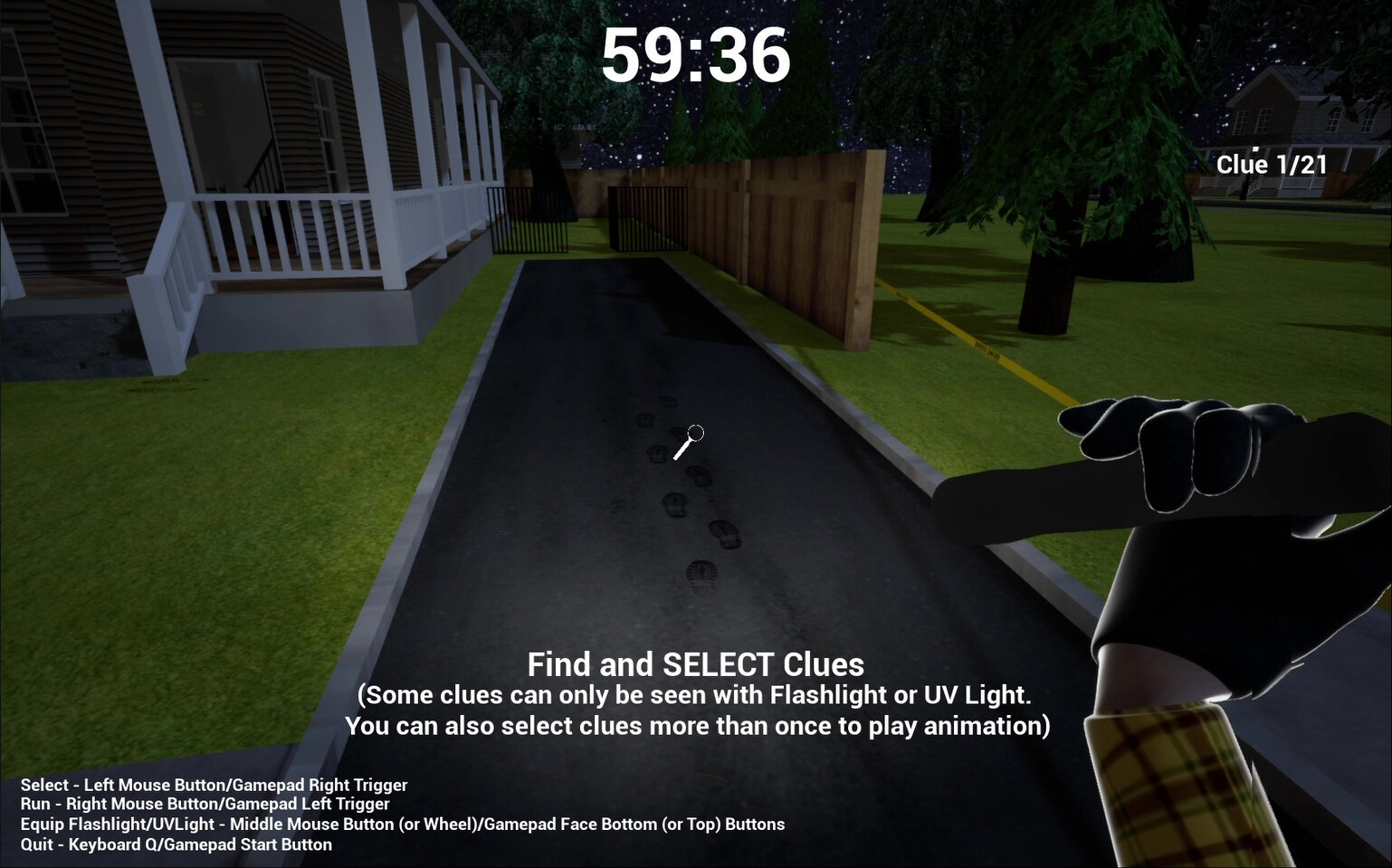Select the Clue 1/21 counter
This screenshot has height=868, width=1392.
pos(1272,164)
